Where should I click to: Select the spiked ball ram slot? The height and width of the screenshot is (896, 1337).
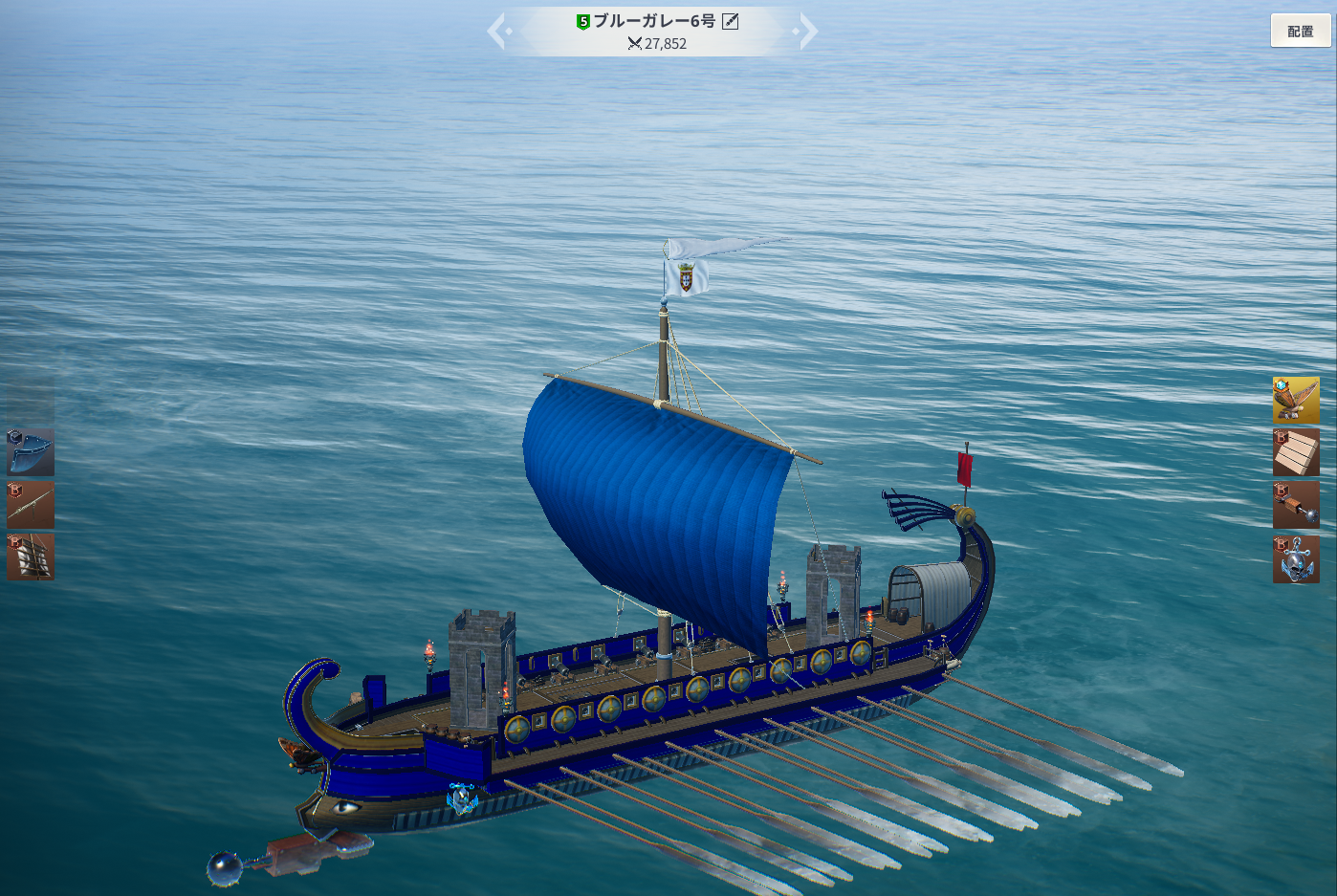tap(1296, 505)
